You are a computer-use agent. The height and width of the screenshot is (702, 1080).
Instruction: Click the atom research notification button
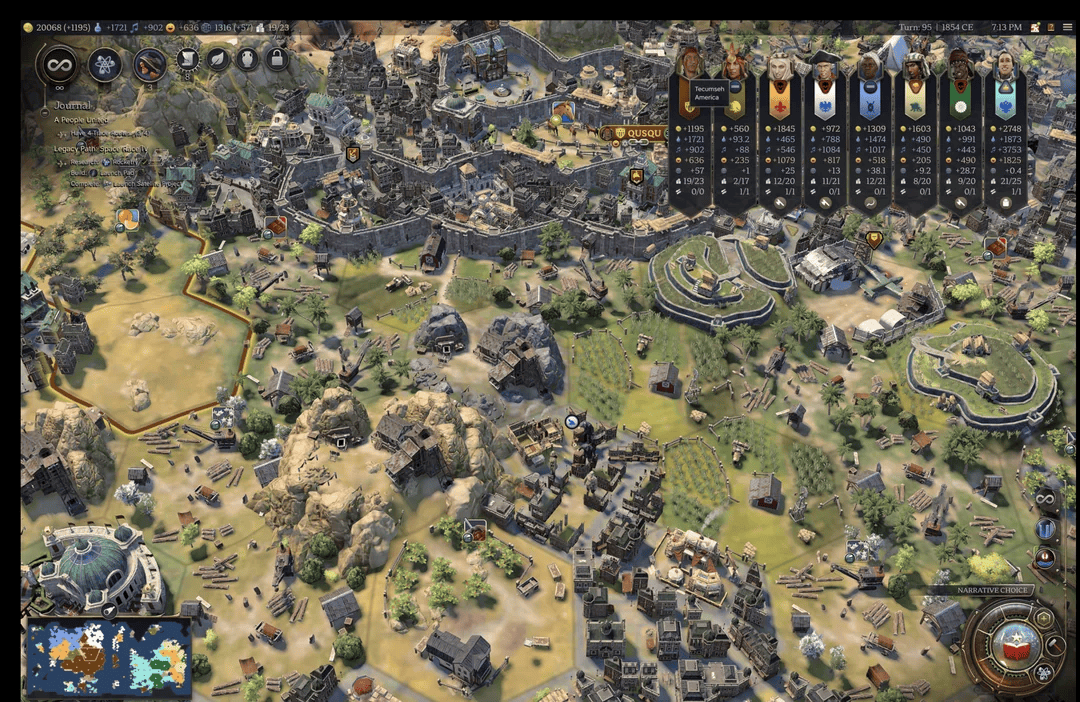1045,671
